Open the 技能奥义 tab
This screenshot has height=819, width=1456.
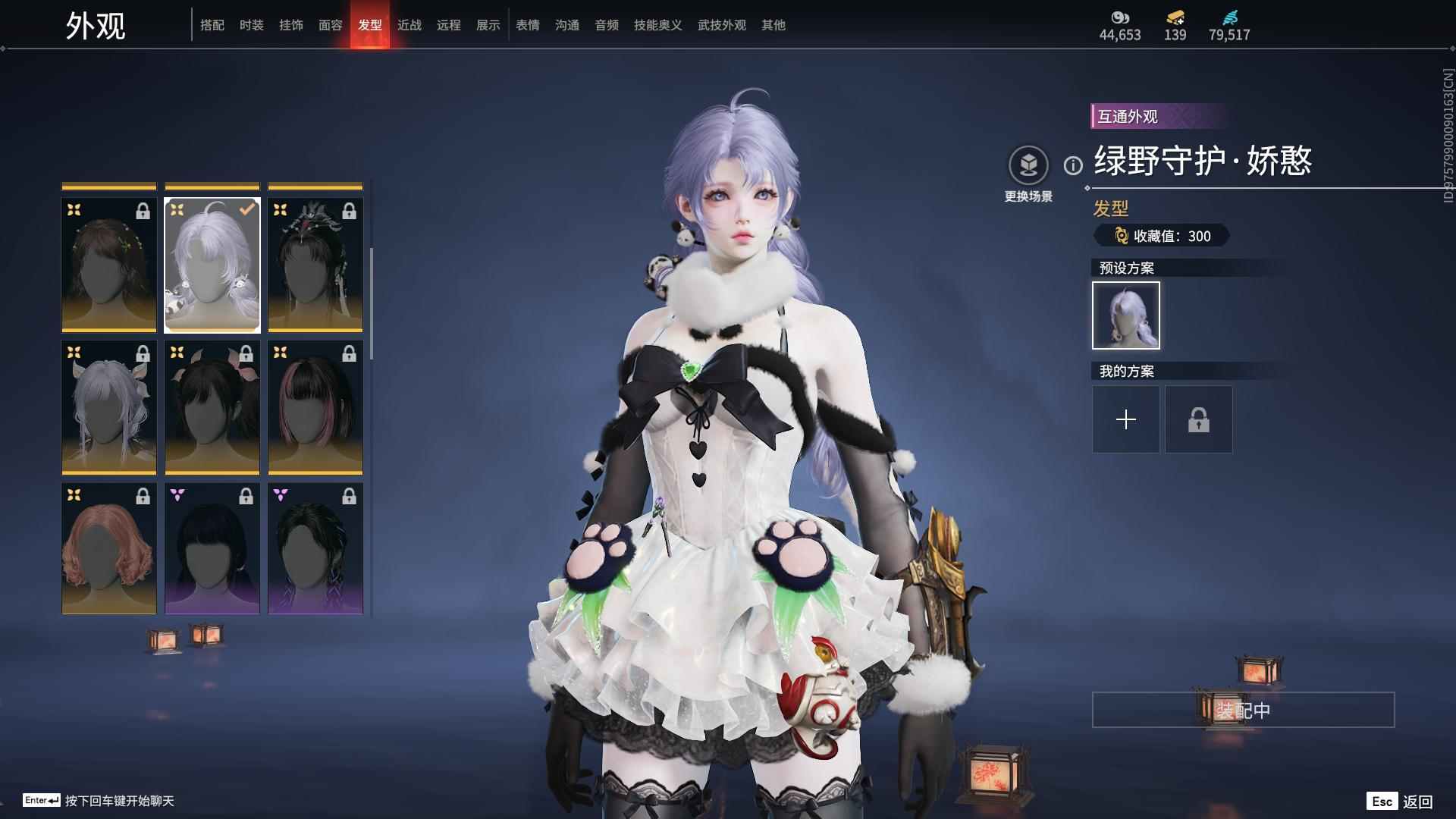(658, 25)
